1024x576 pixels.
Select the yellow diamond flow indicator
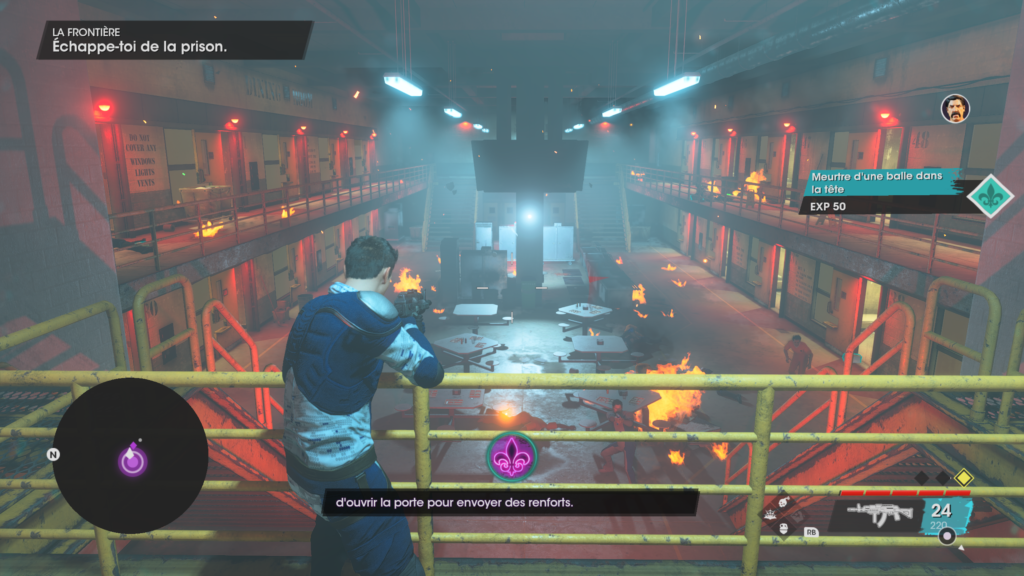(963, 478)
